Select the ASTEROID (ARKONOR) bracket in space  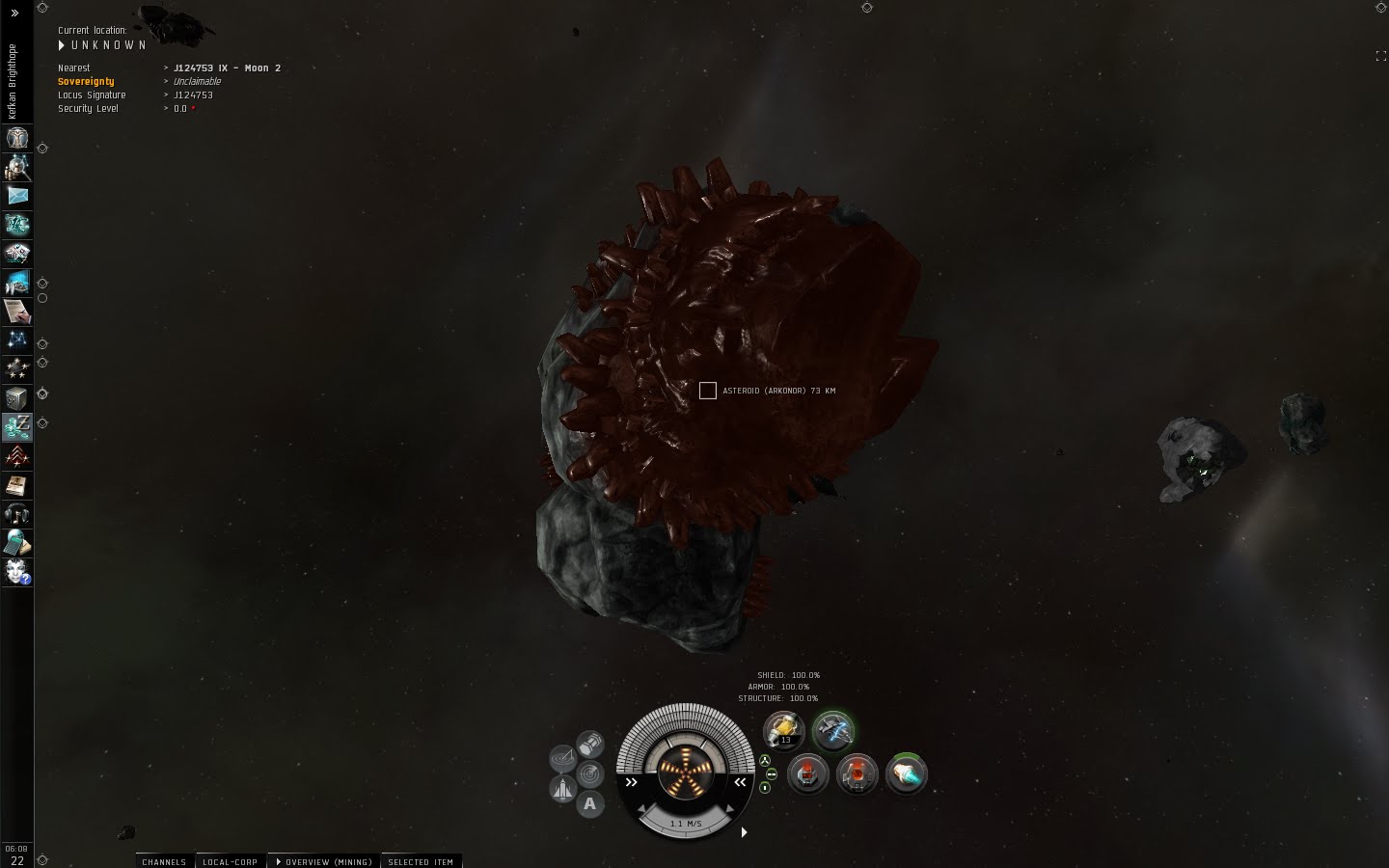pyautogui.click(x=709, y=391)
